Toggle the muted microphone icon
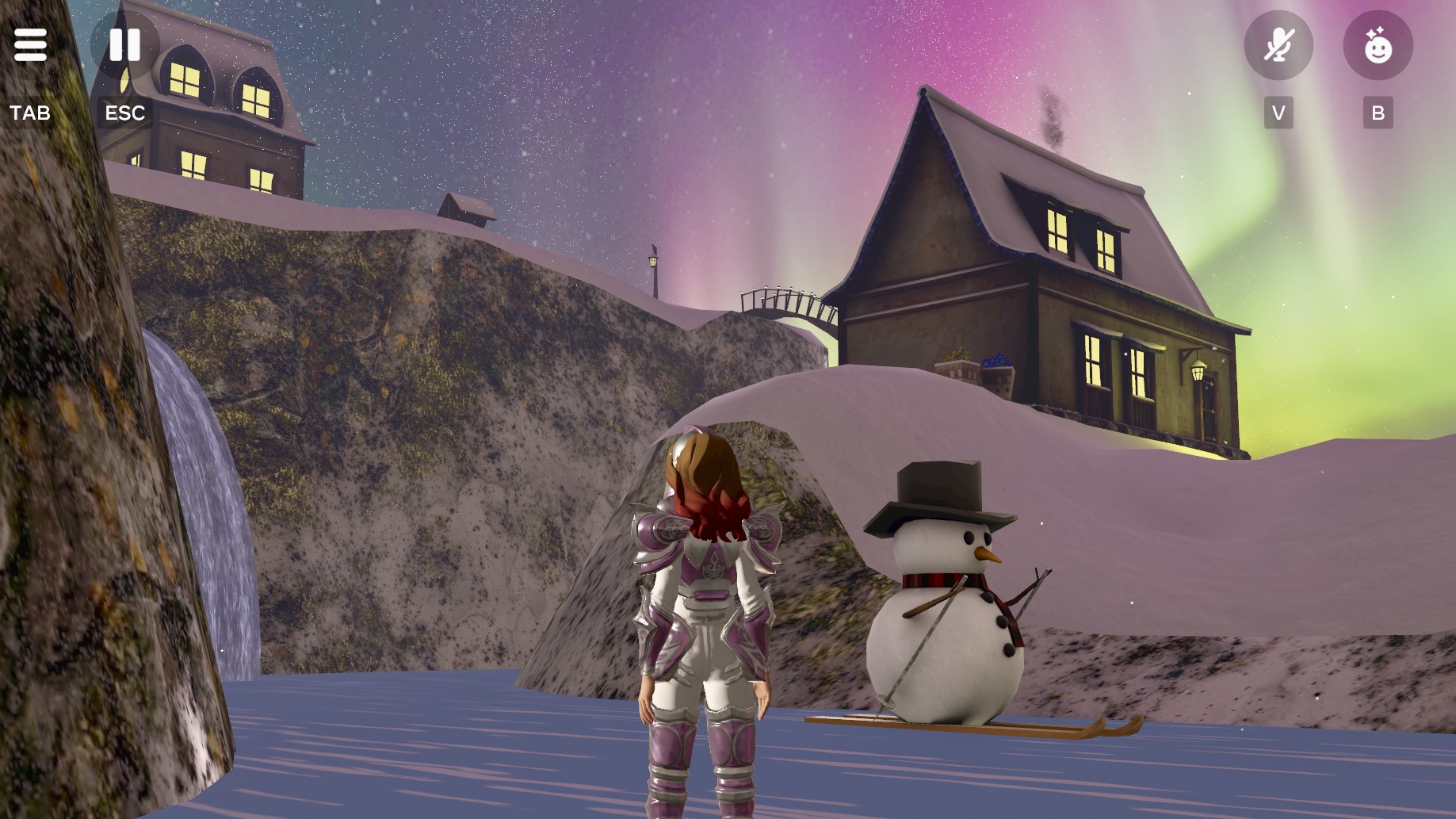1456x819 pixels. [1278, 45]
